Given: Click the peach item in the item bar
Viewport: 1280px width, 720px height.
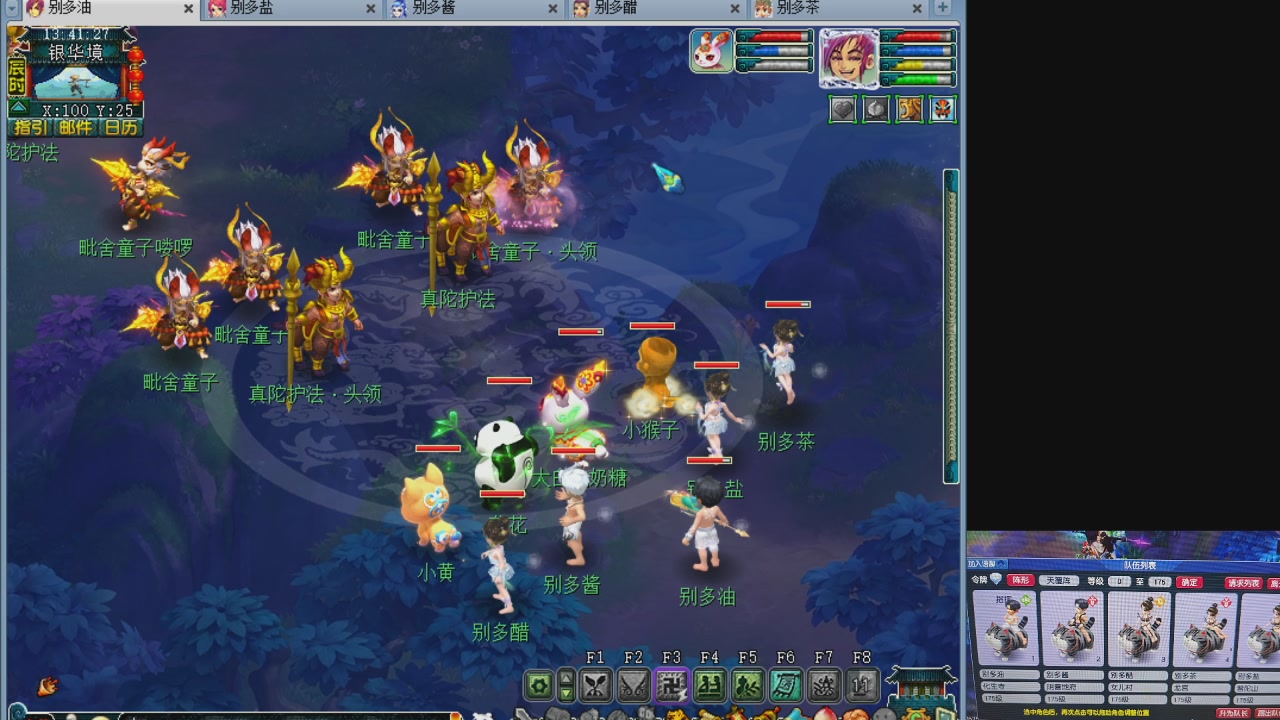Looking at the screenshot, I should pyautogui.click(x=826, y=714).
